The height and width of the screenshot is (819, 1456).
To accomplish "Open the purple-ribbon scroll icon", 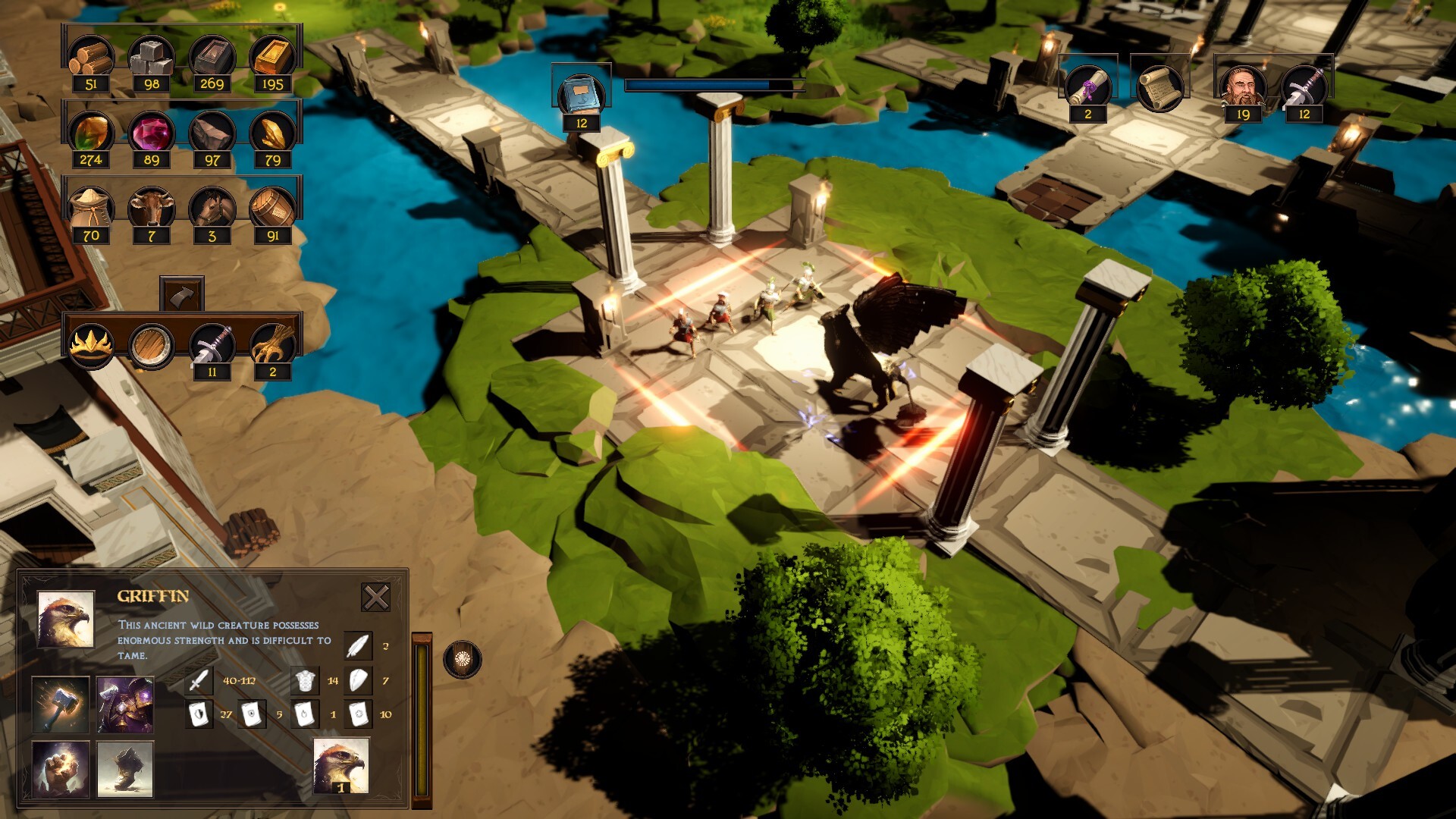I will point(1087,87).
